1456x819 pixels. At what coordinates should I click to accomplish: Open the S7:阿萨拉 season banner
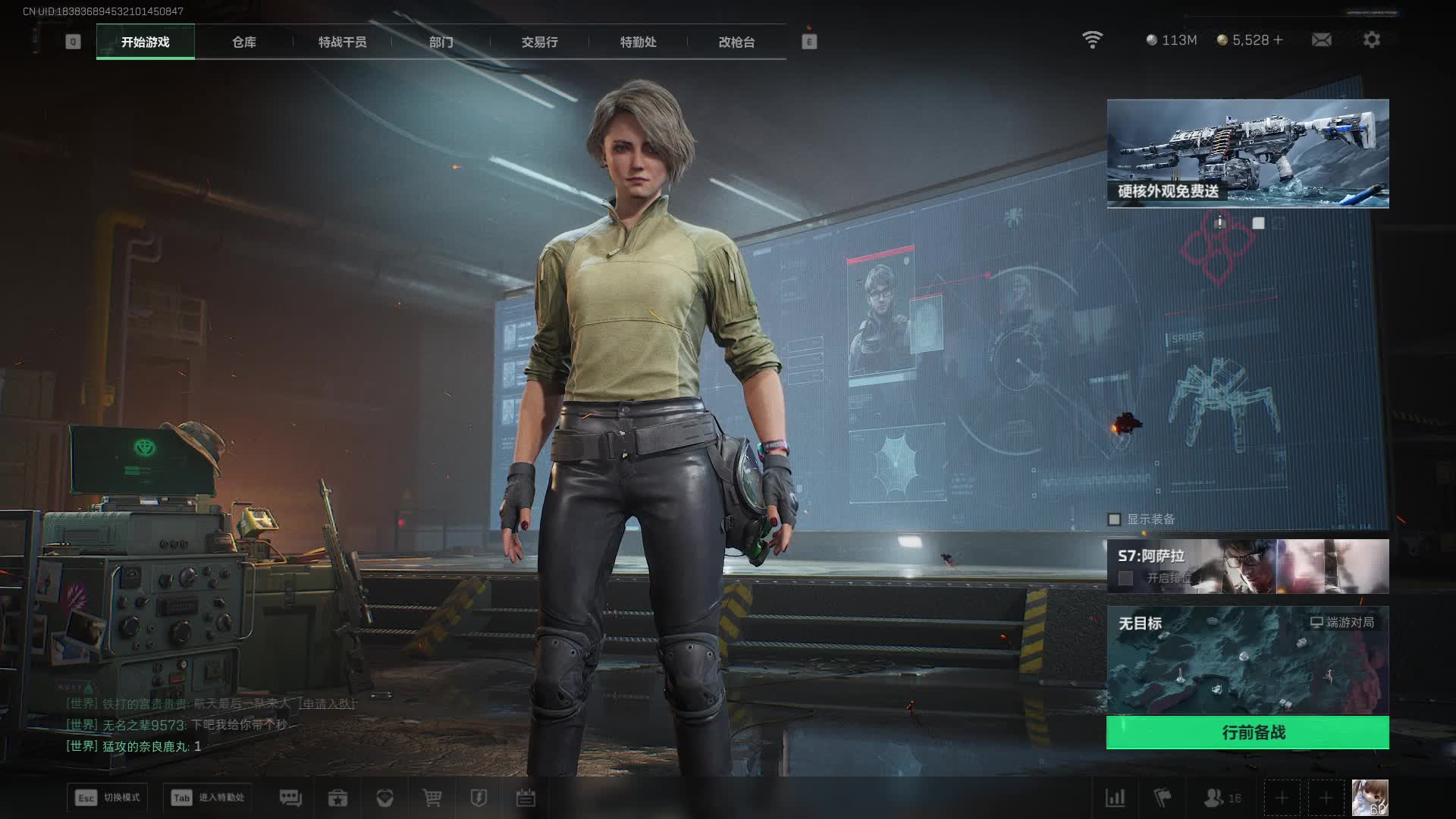(1247, 566)
